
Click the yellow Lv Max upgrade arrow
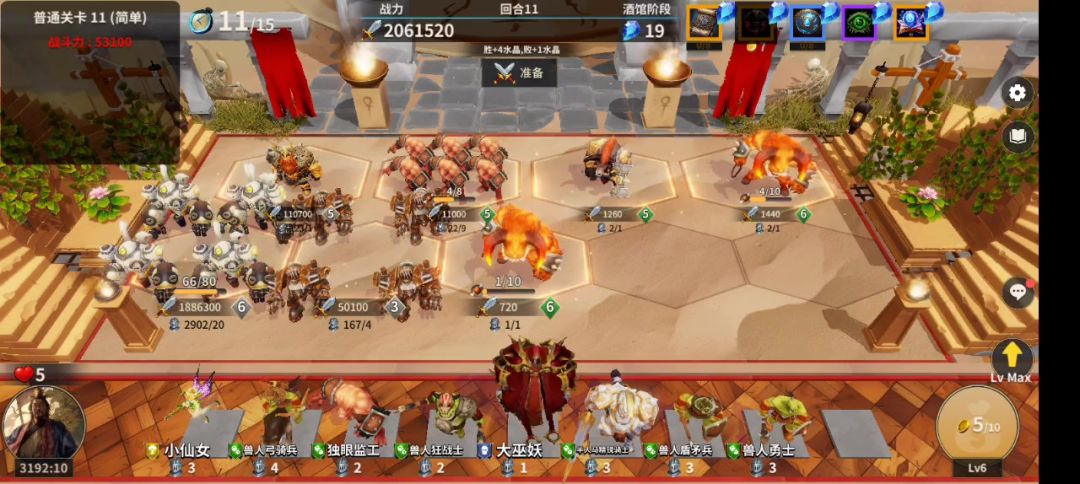pos(1011,356)
